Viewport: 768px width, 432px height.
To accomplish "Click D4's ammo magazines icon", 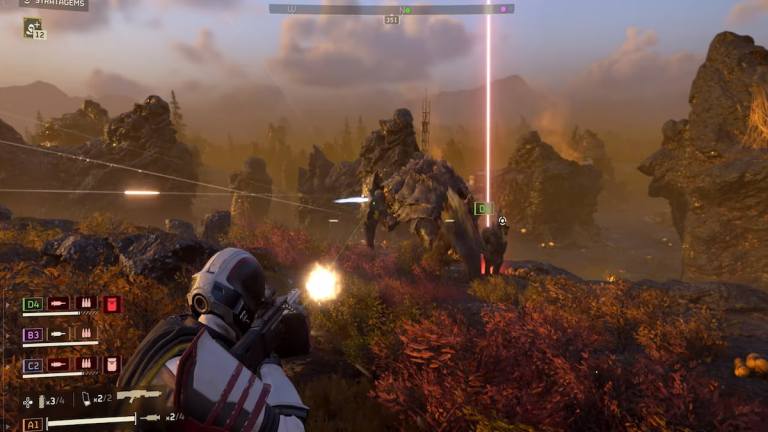I will [85, 304].
